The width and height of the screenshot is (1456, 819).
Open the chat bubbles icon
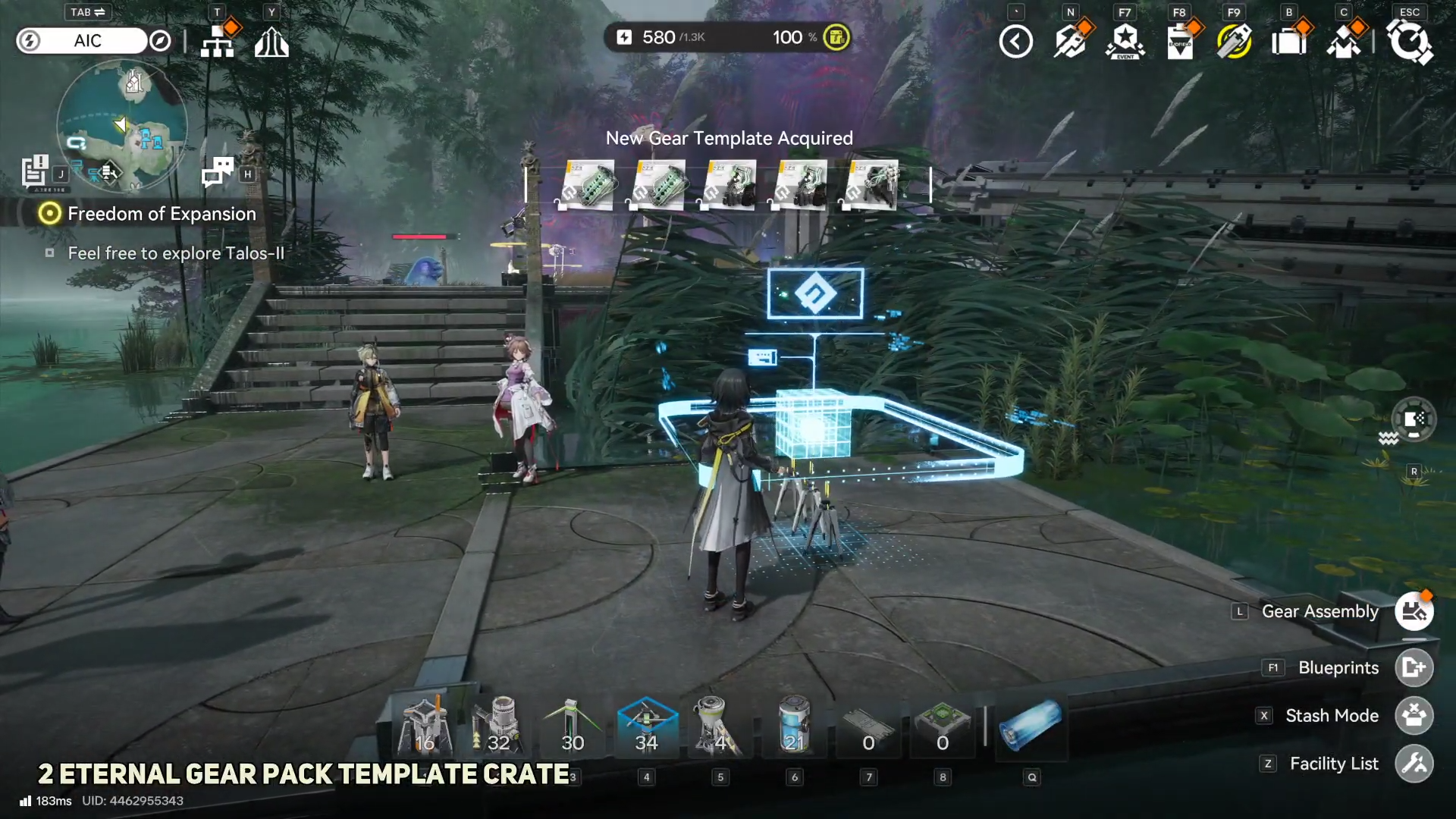(x=218, y=172)
